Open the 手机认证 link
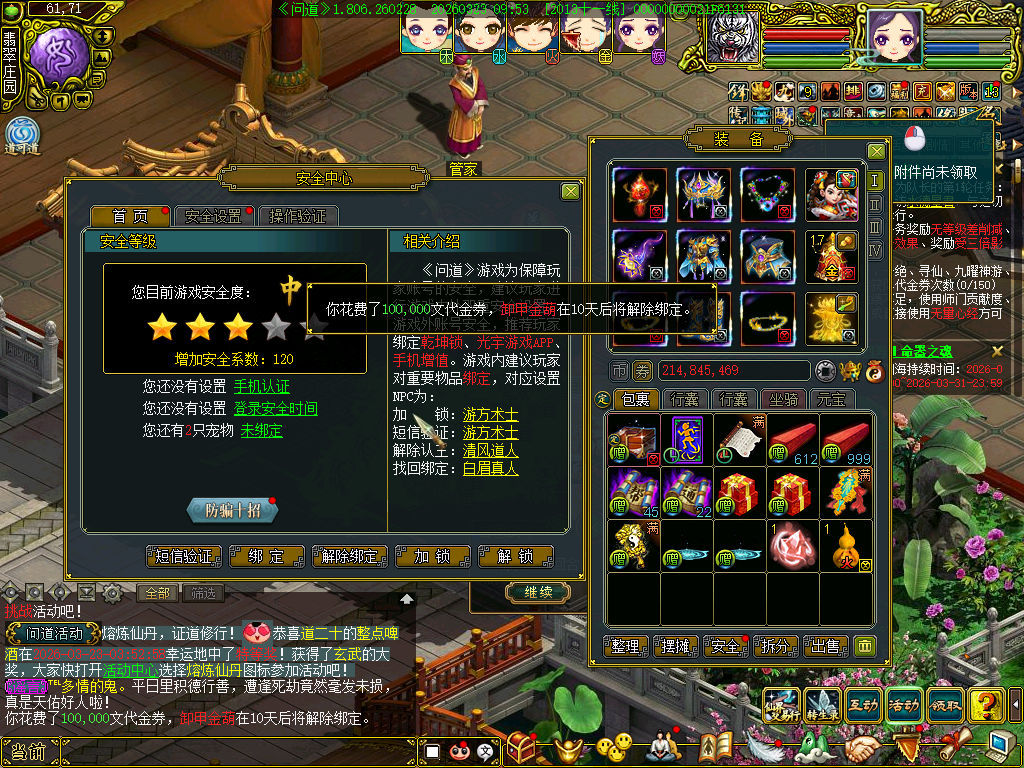The height and width of the screenshot is (768, 1024). coord(262,386)
